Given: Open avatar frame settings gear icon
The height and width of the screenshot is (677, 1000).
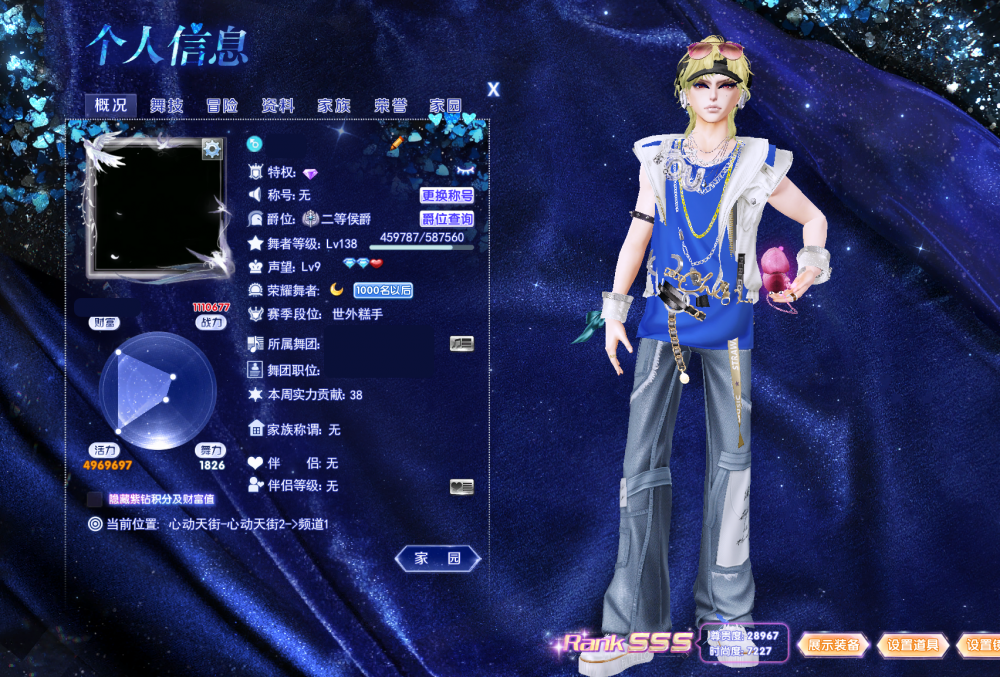Looking at the screenshot, I should (212, 149).
